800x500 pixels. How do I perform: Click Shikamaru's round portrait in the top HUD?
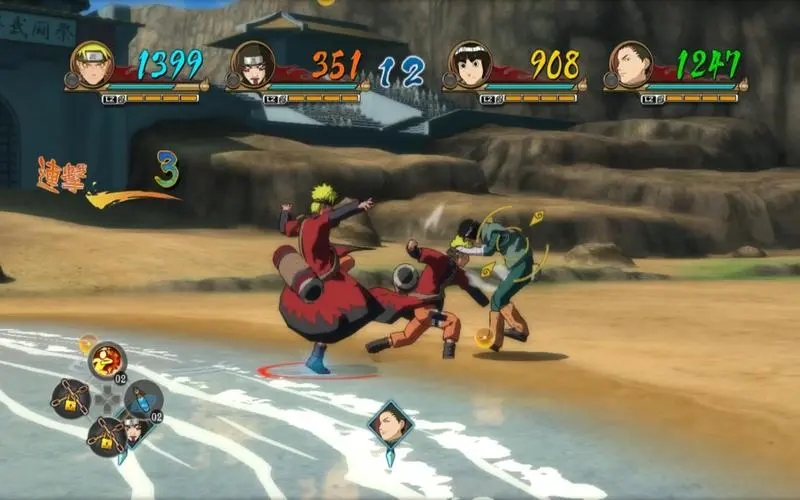629,64
